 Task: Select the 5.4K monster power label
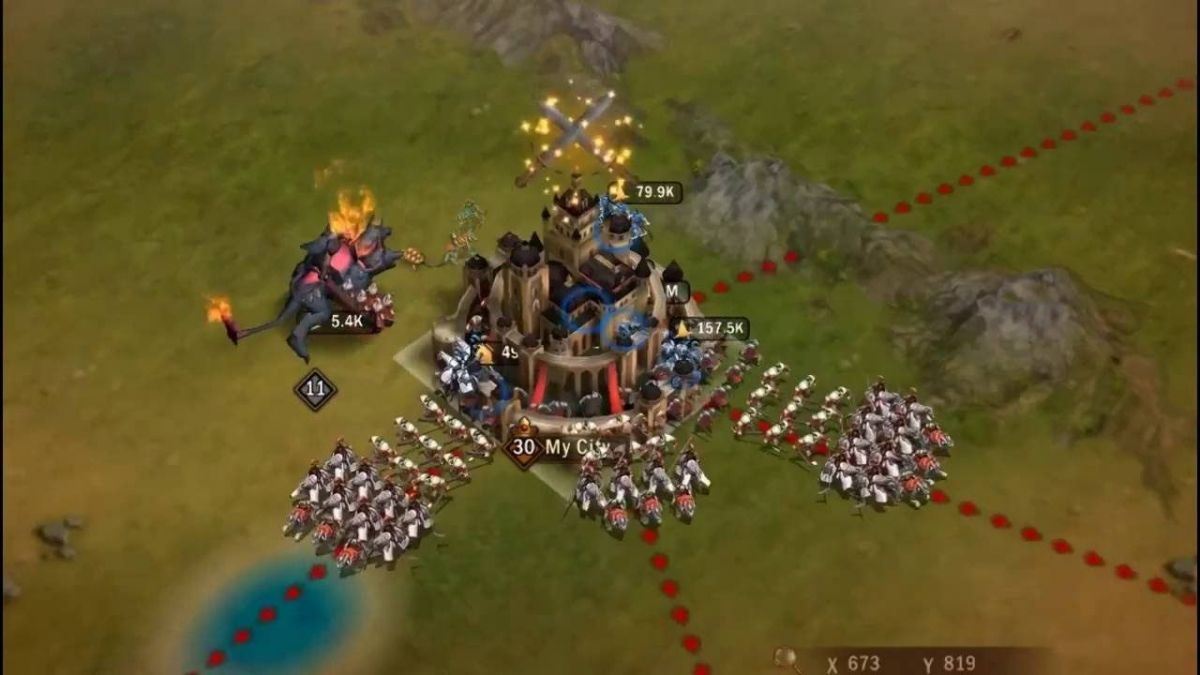click(x=346, y=321)
